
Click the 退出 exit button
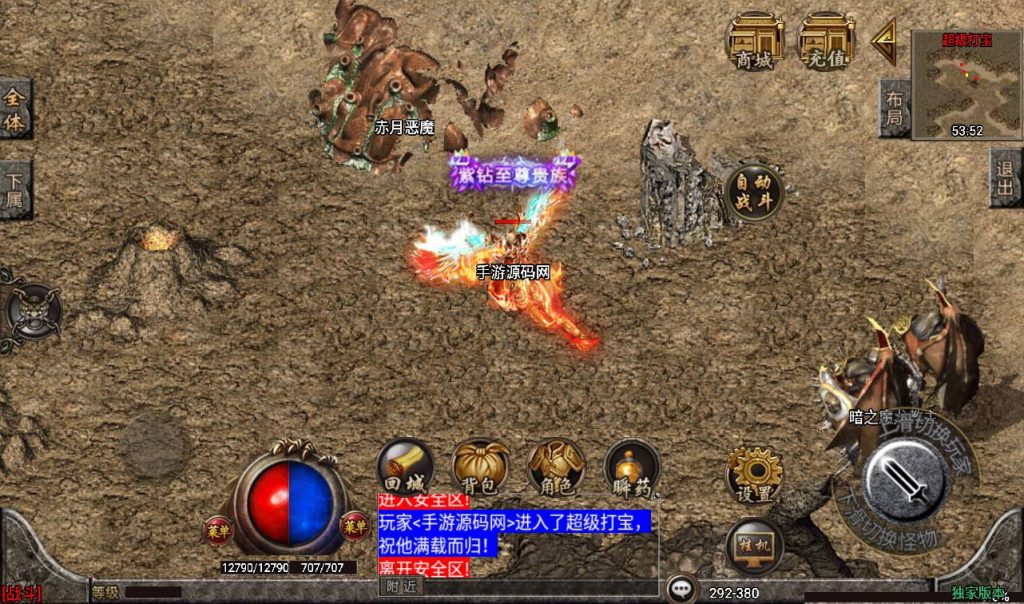1006,178
